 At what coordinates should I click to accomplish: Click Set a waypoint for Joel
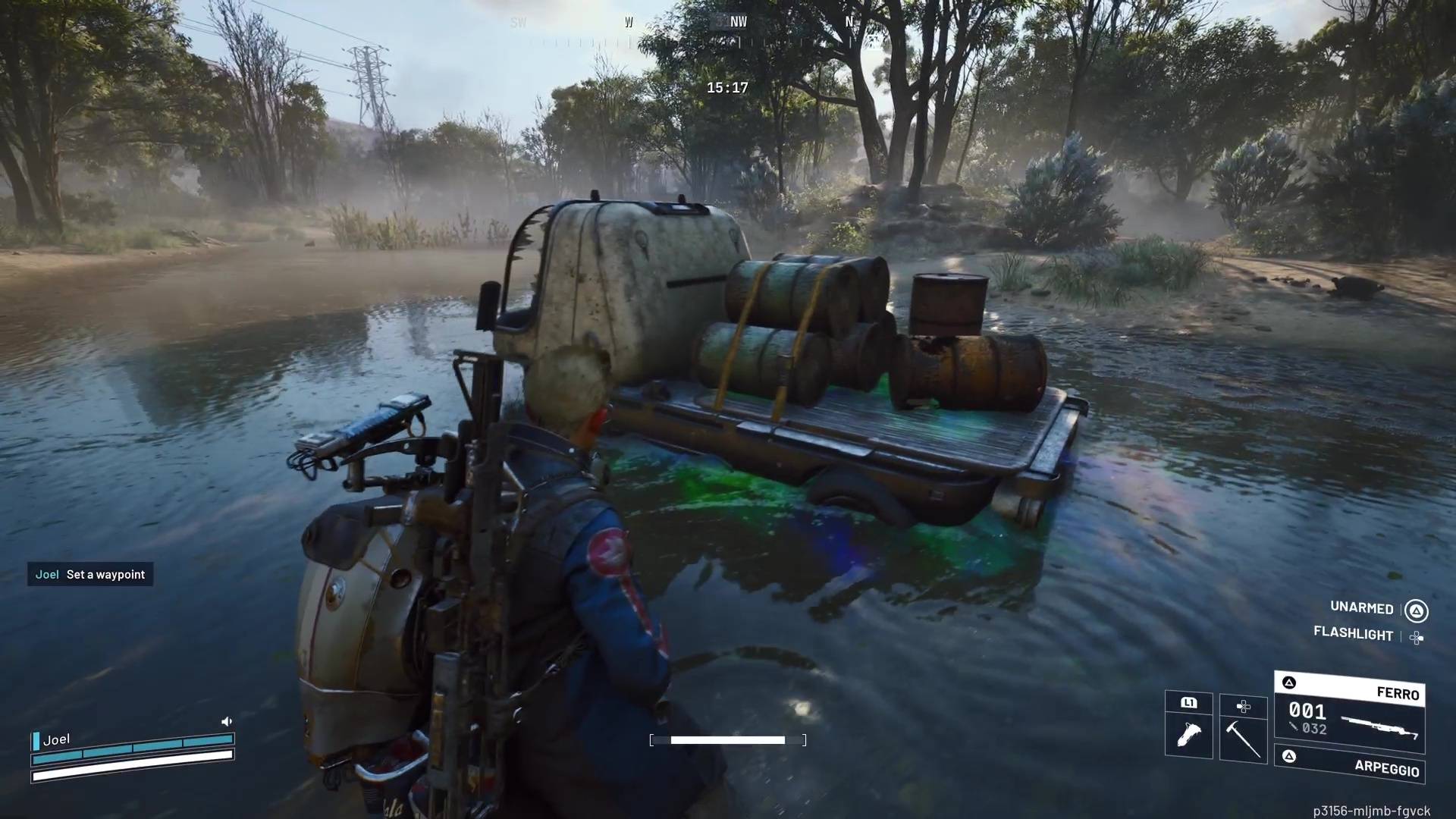coord(90,575)
